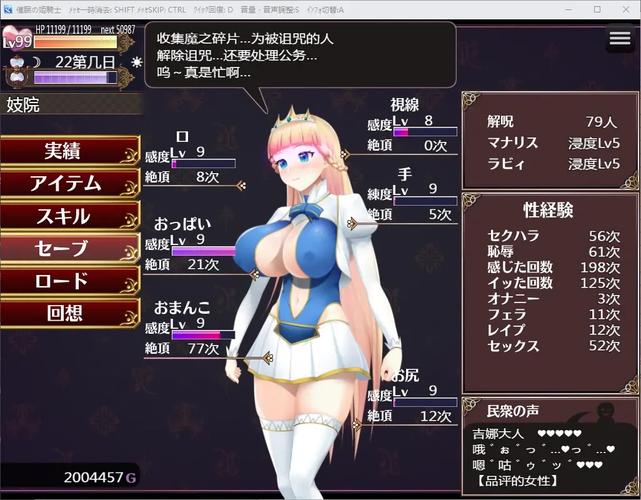This screenshot has width=641, height=500.
Task: Select the アイテム items menu entry
Action: click(x=67, y=184)
